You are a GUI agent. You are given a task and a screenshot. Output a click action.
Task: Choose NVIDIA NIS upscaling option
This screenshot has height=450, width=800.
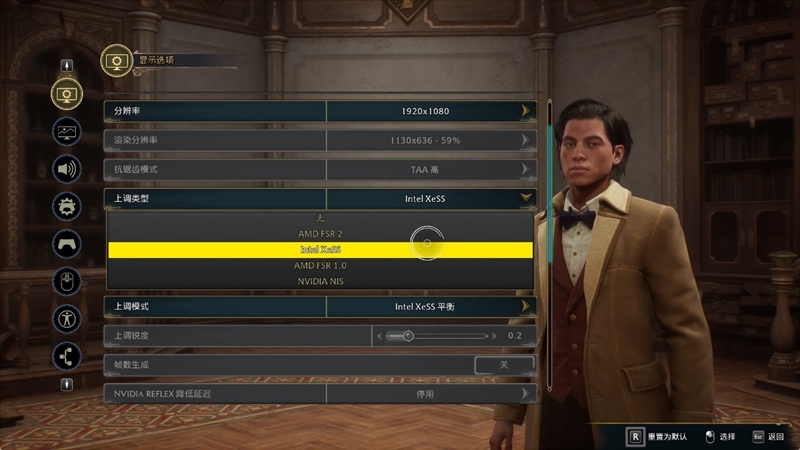320,282
